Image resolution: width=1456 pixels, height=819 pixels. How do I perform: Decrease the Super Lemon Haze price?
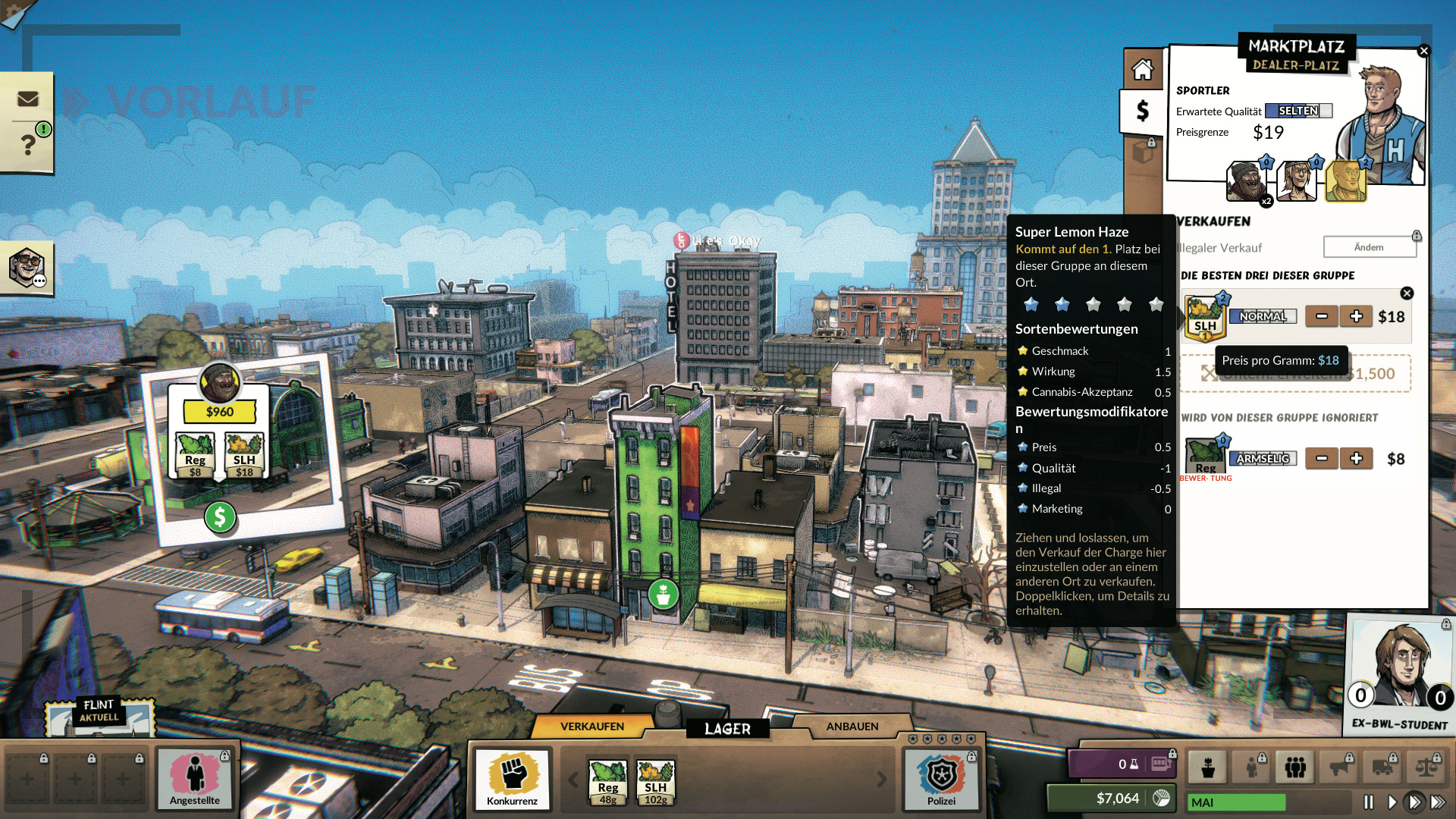[1322, 316]
